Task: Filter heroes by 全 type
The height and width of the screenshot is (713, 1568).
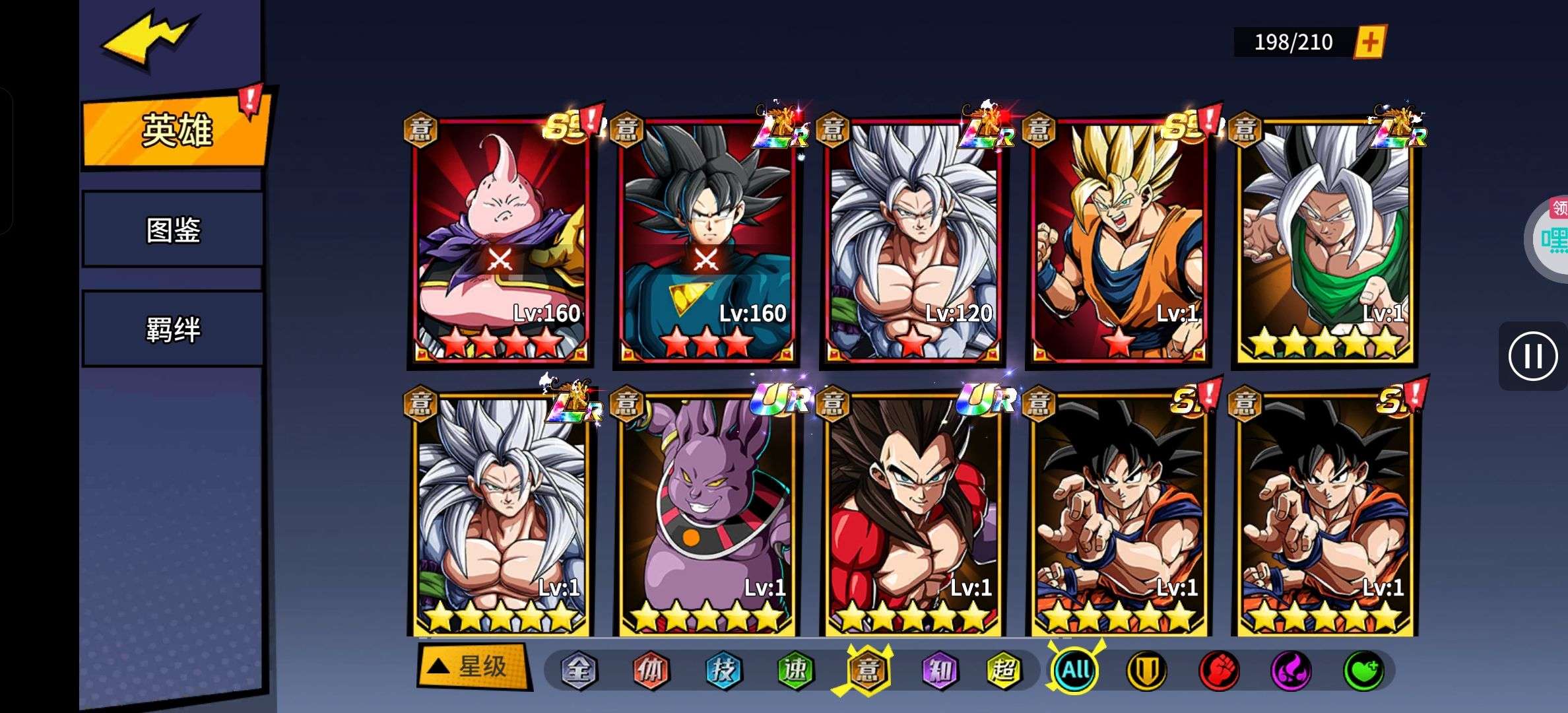Action: pos(579,671)
